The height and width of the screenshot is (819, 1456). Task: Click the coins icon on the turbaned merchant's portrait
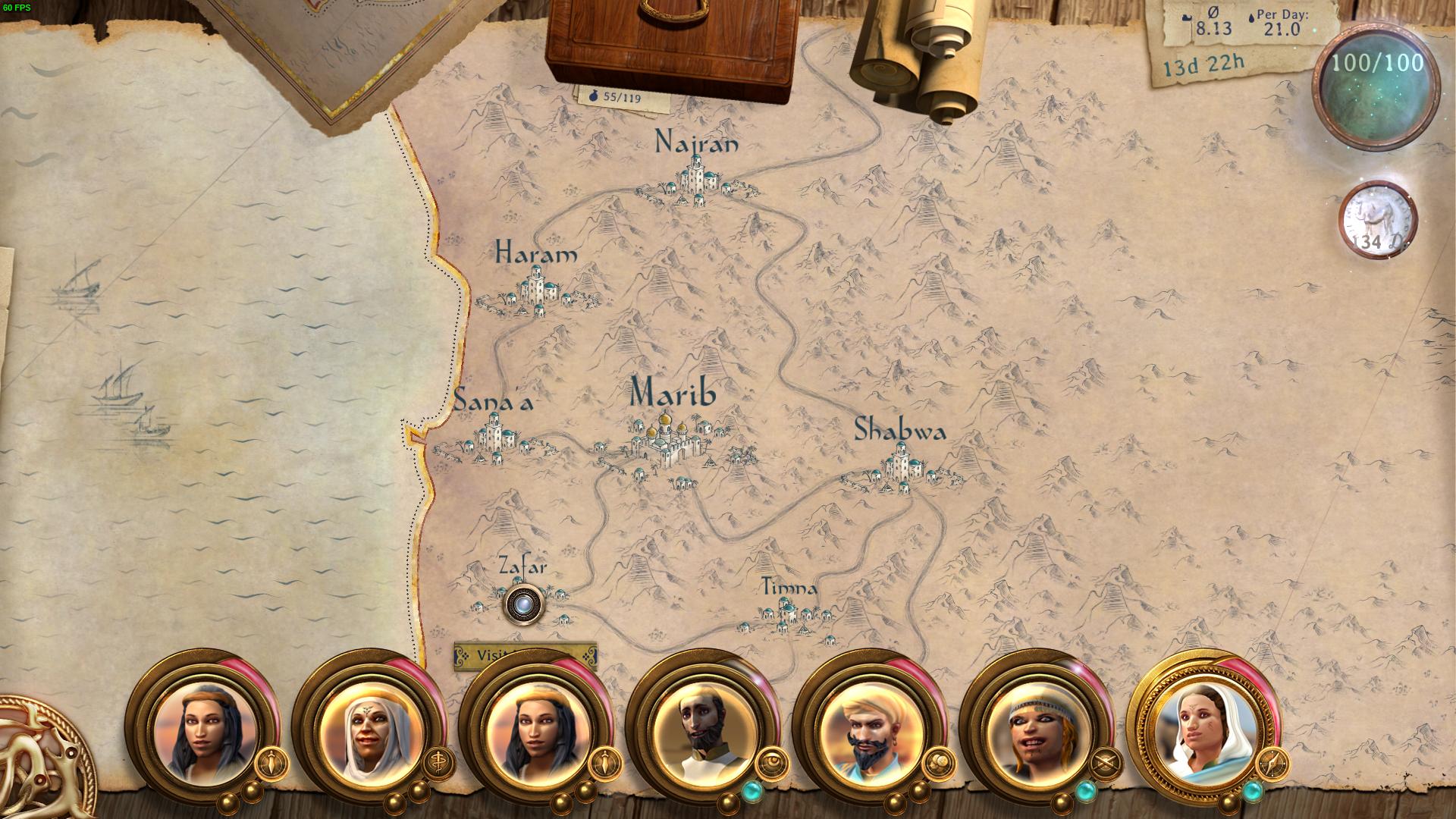[x=940, y=764]
